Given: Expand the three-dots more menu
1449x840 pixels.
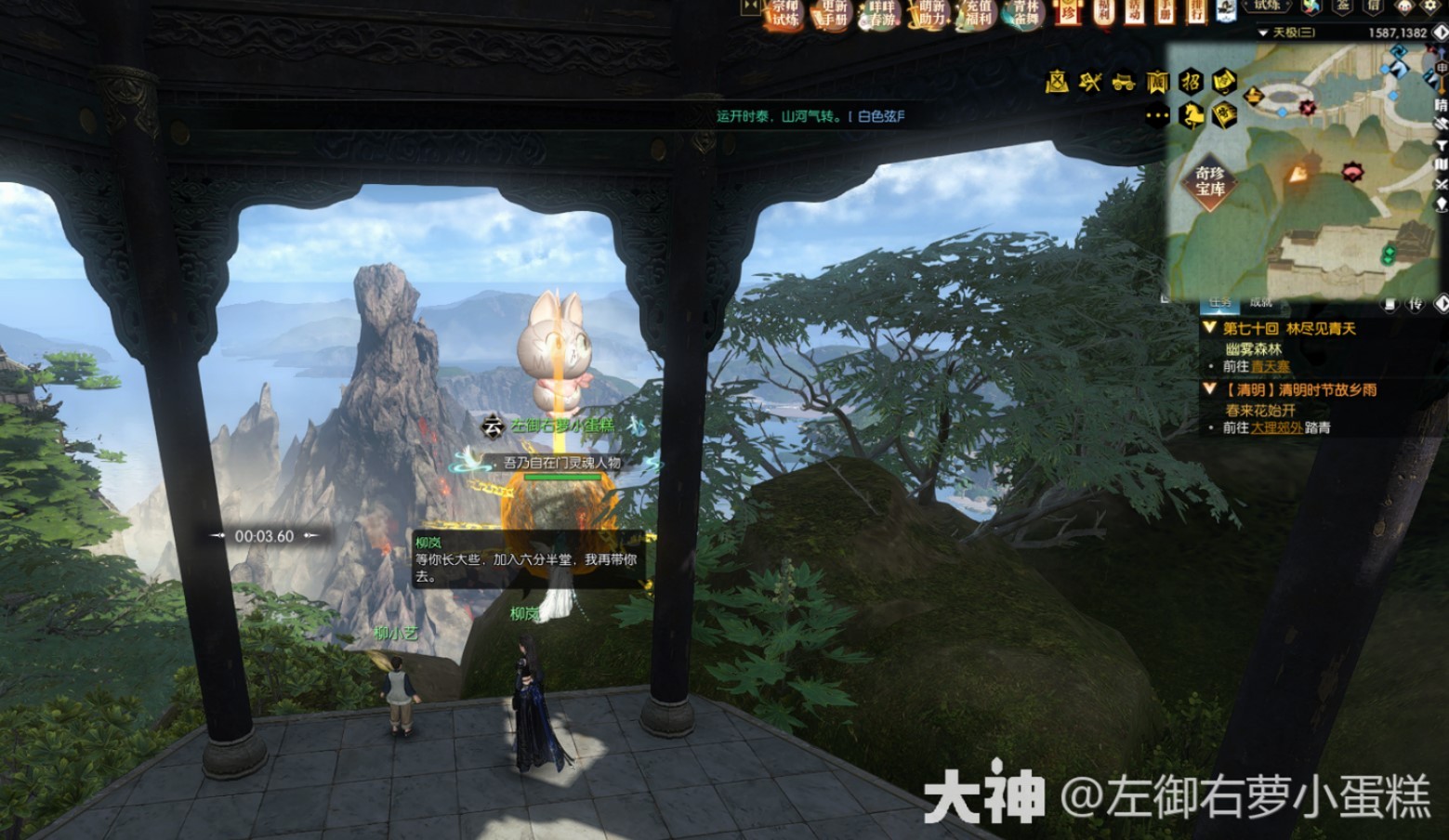Looking at the screenshot, I should coord(1157,116).
